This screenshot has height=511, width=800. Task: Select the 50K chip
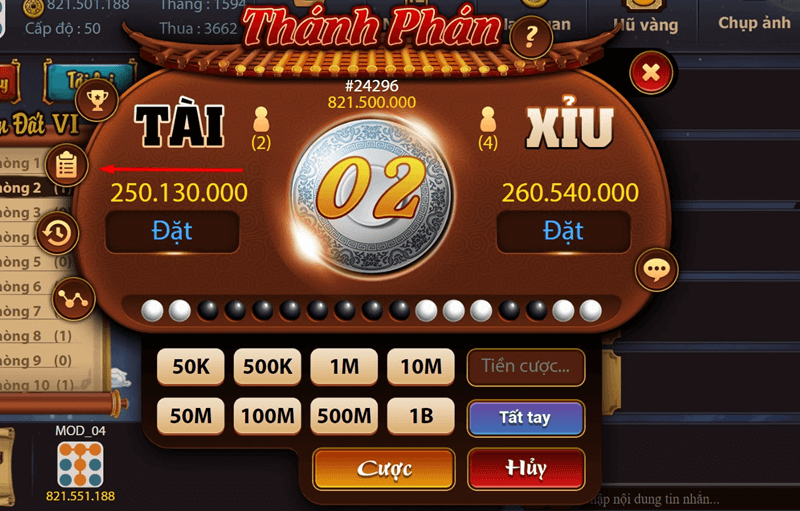click(191, 367)
